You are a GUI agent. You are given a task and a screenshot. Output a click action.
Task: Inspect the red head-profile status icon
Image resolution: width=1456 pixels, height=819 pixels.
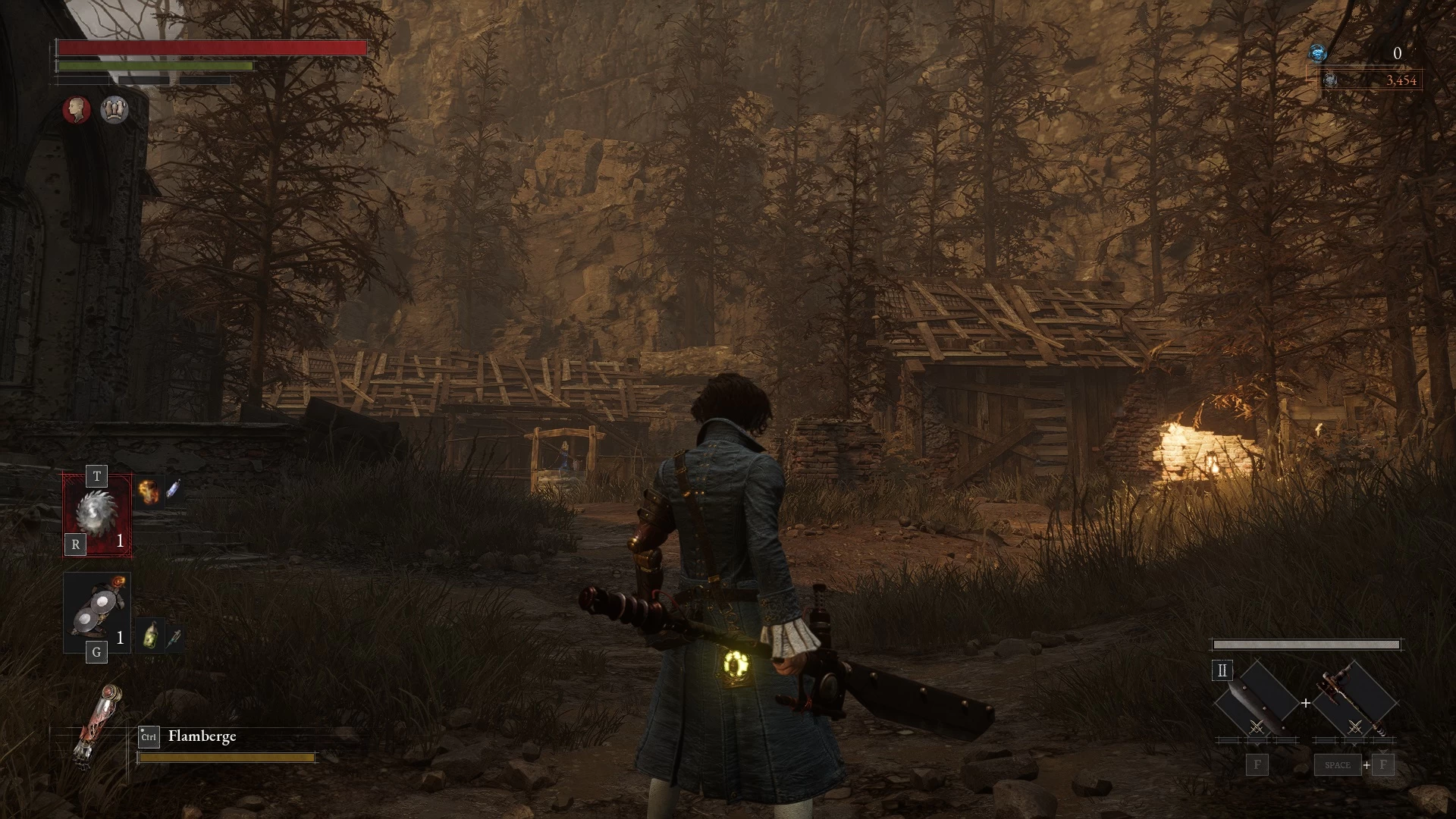[x=76, y=110]
